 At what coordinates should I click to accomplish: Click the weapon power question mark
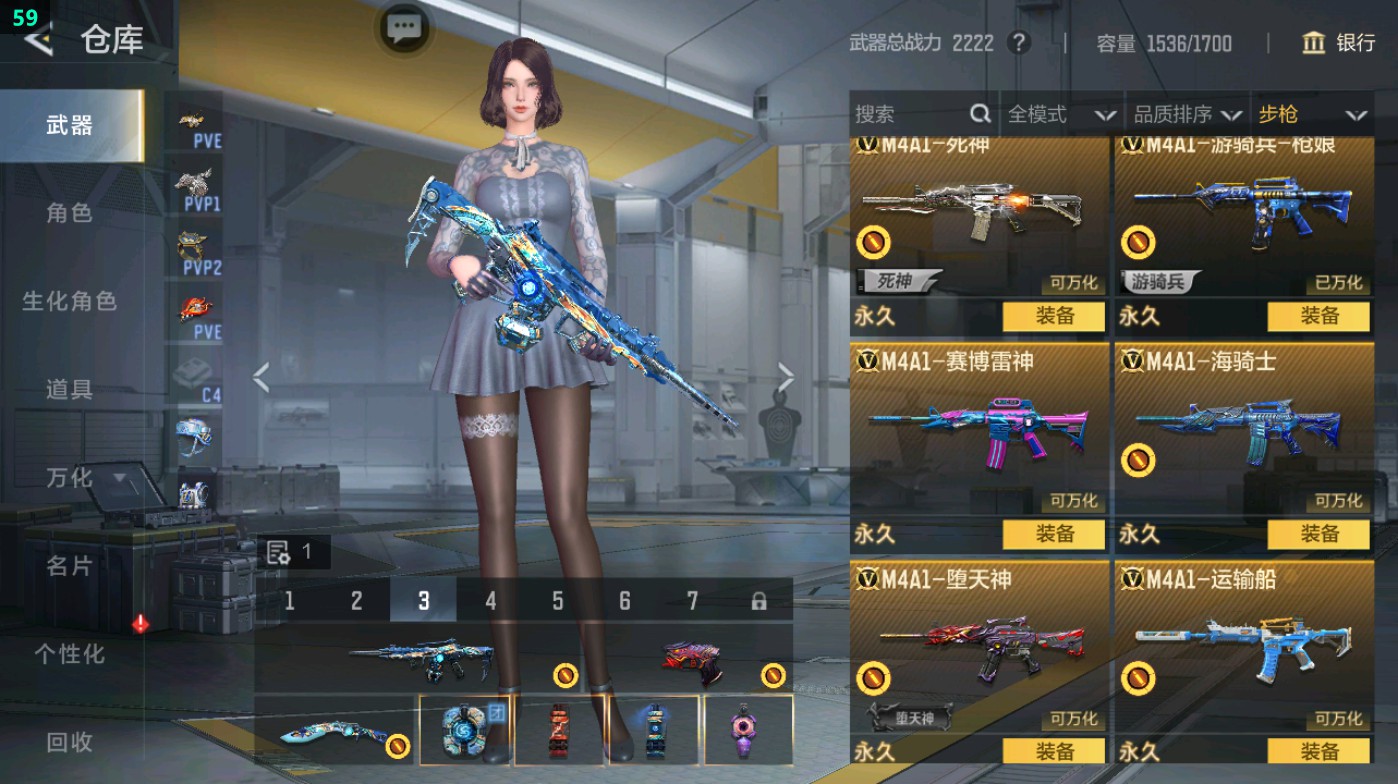[x=1018, y=43]
